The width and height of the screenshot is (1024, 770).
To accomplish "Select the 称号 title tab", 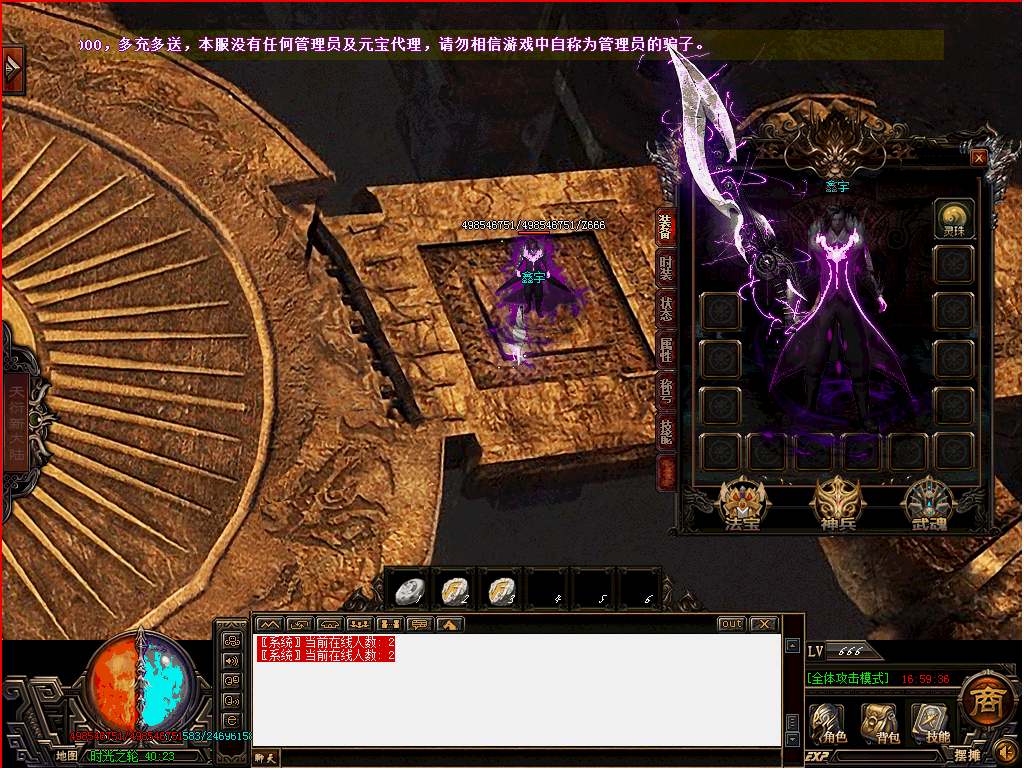I will (x=666, y=391).
